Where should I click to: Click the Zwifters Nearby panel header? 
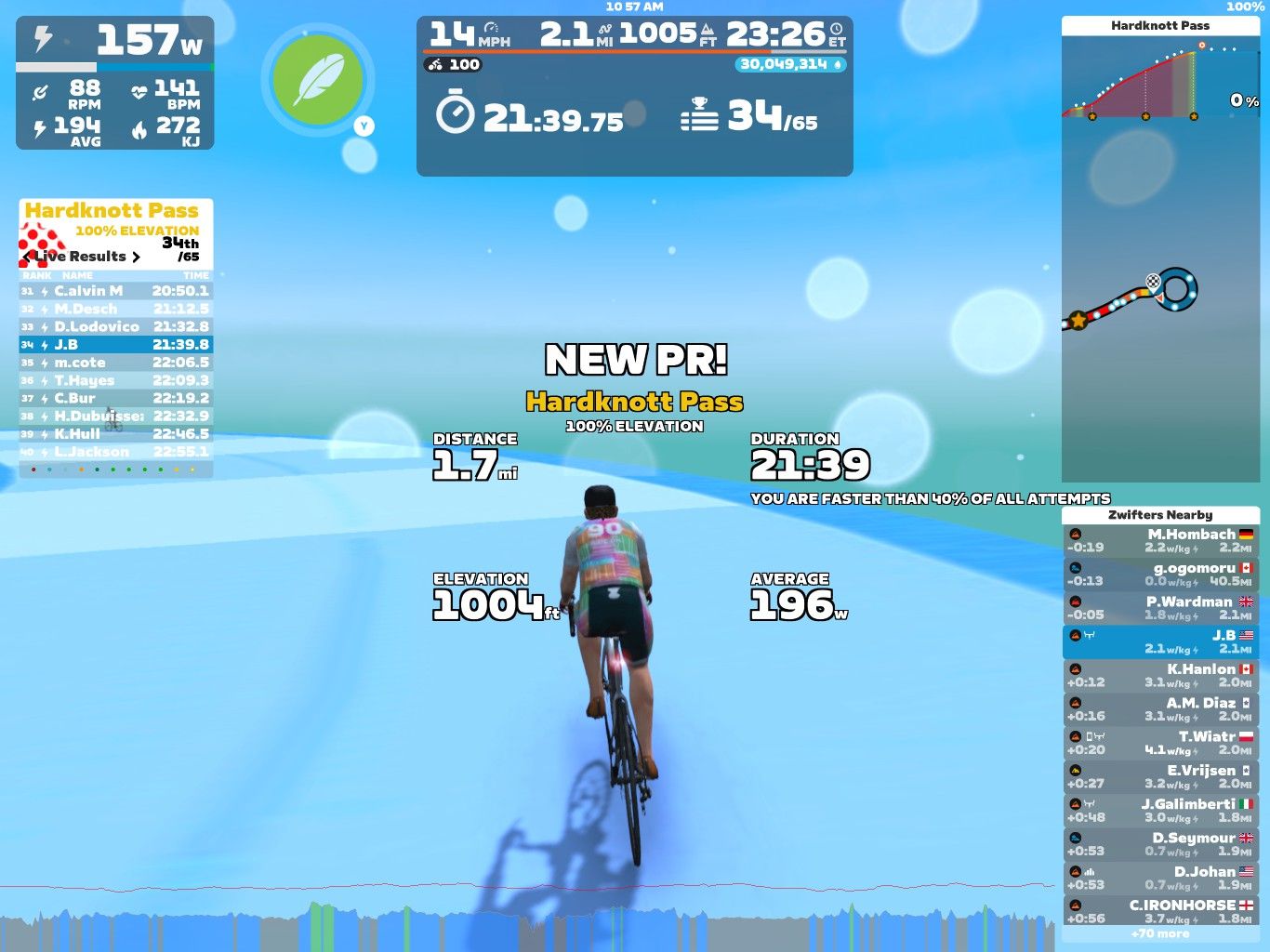coord(1160,514)
